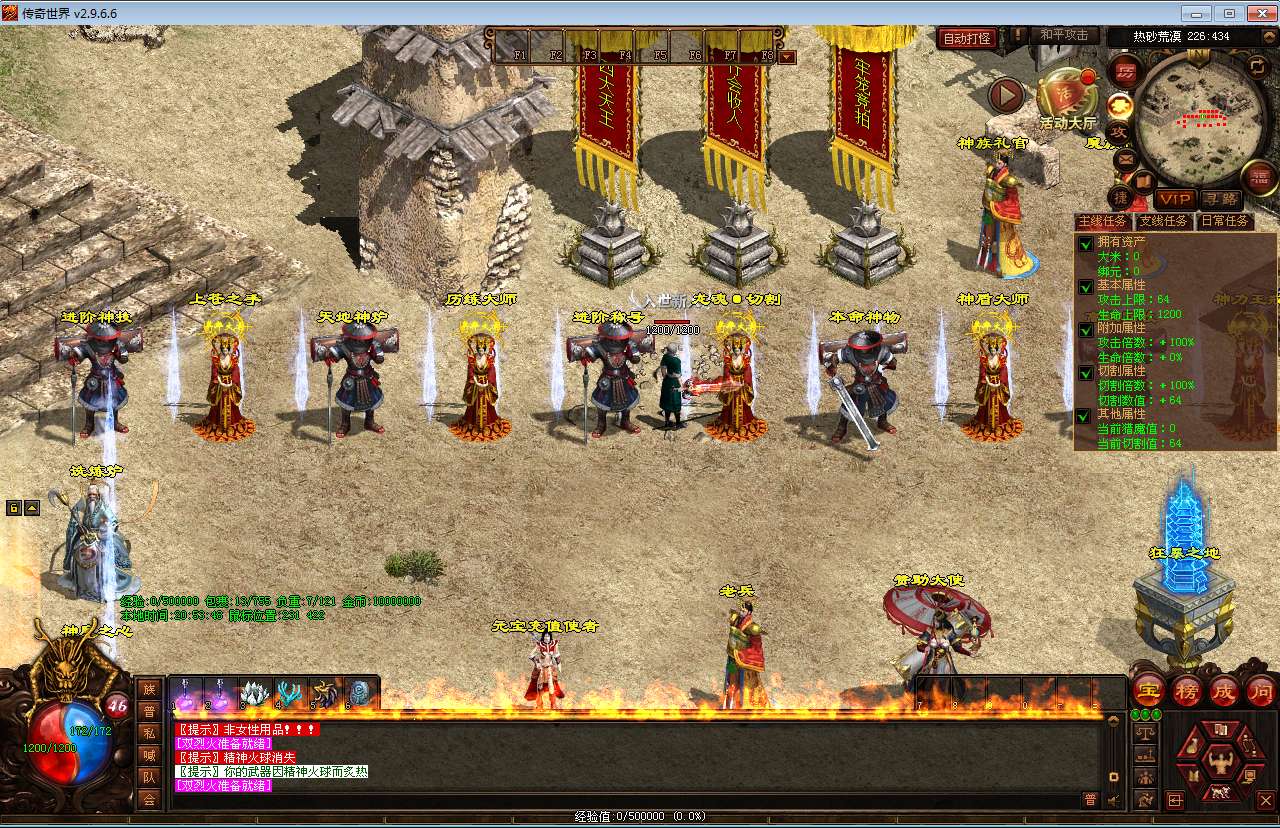Minimize the game window
This screenshot has height=828, width=1280.
pyautogui.click(x=1194, y=13)
